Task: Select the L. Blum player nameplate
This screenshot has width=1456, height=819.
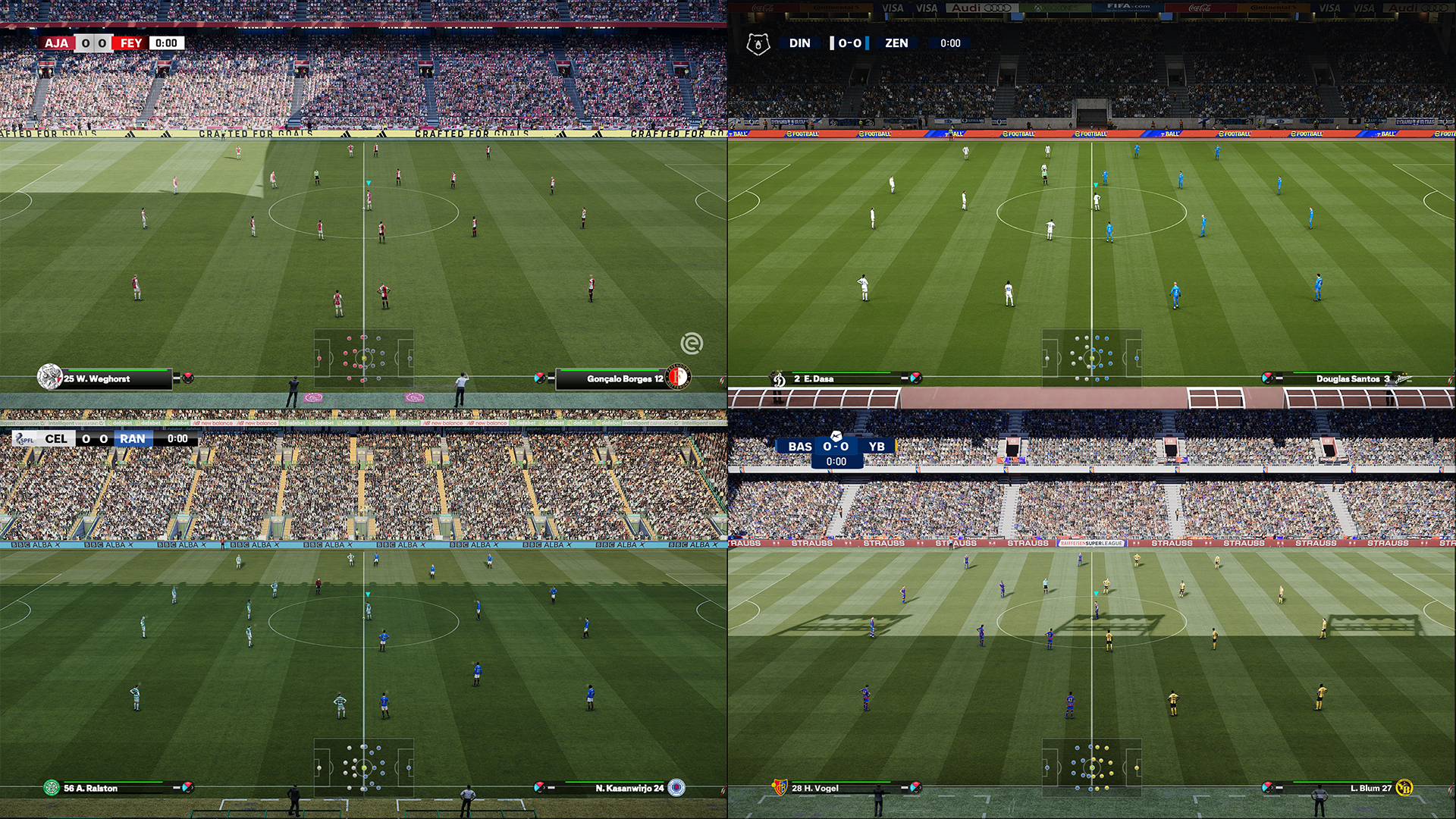Action: (1357, 788)
